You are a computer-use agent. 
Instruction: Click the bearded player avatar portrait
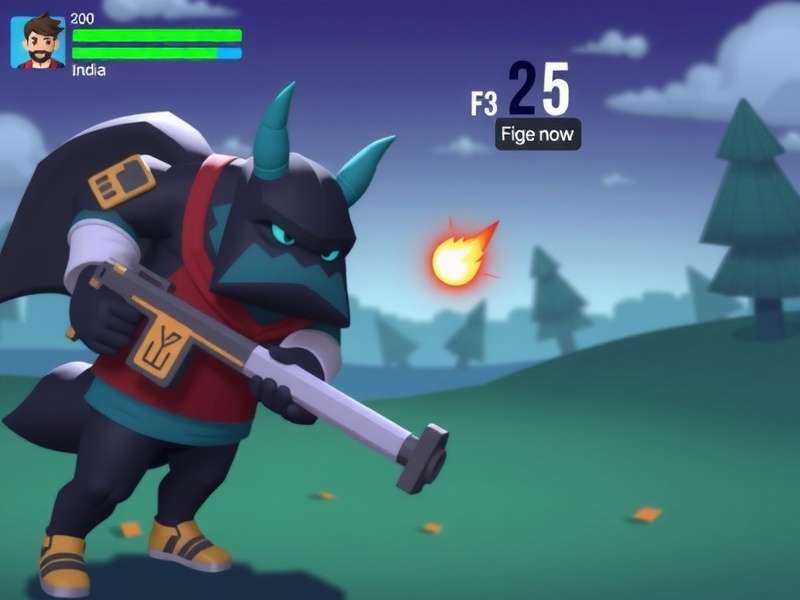[x=38, y=42]
